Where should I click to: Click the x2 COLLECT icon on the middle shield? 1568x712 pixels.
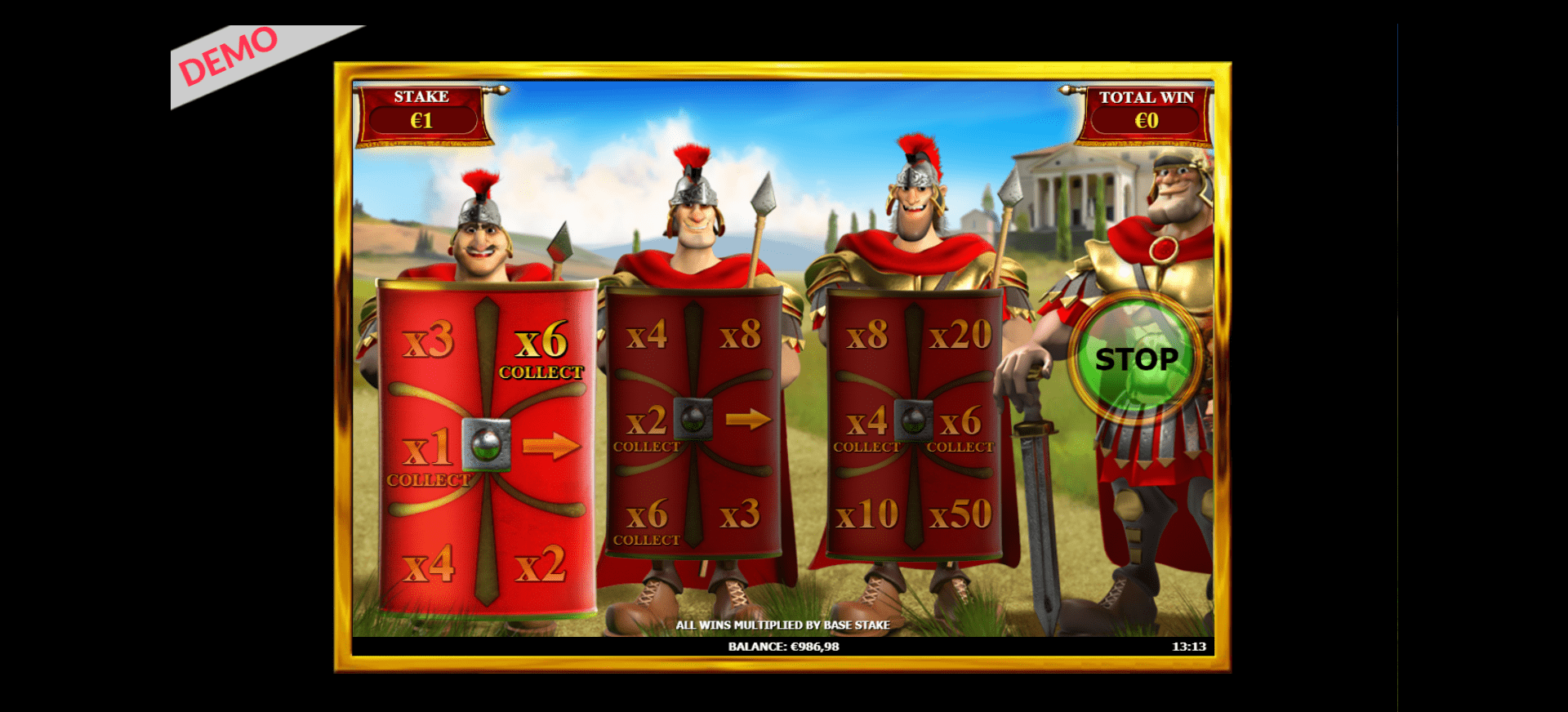[646, 431]
